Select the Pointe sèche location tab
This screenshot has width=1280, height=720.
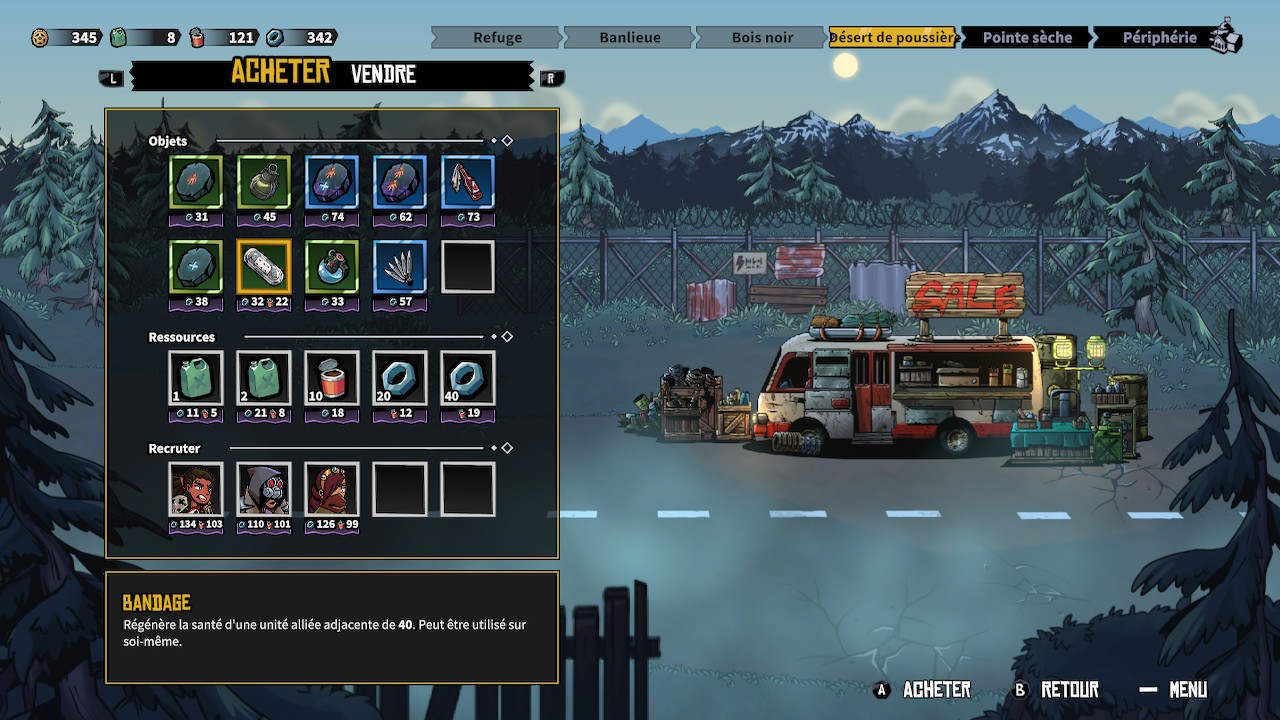(x=1026, y=38)
